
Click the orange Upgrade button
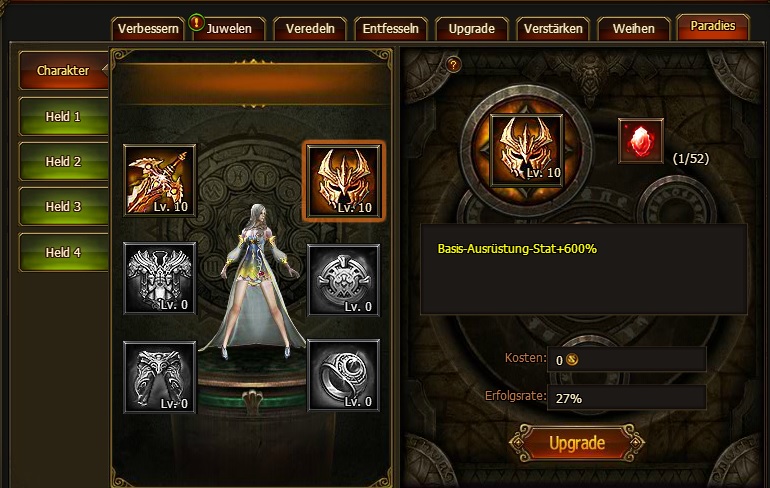[577, 443]
